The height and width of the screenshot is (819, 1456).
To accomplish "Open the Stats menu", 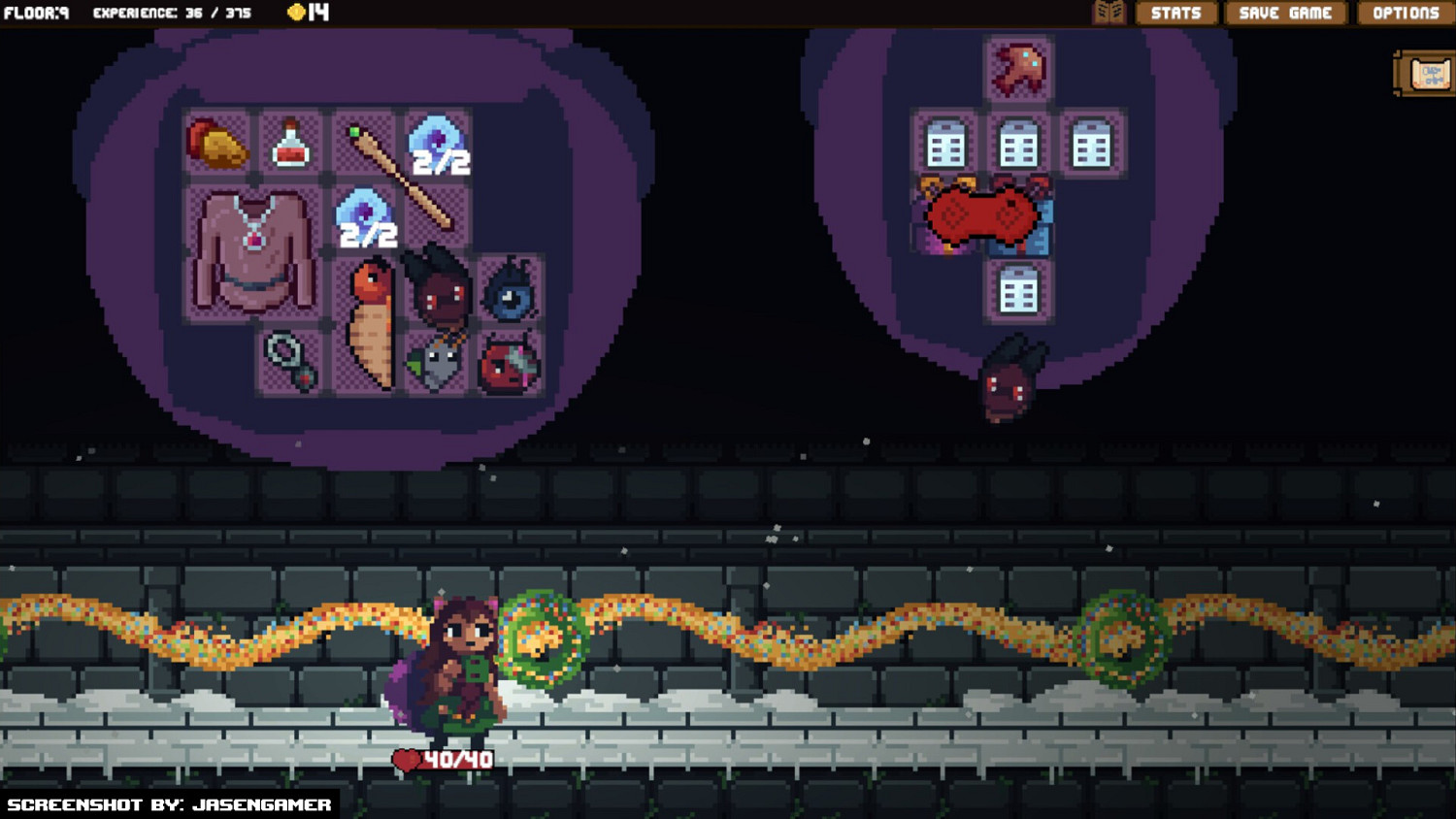I will [1175, 14].
